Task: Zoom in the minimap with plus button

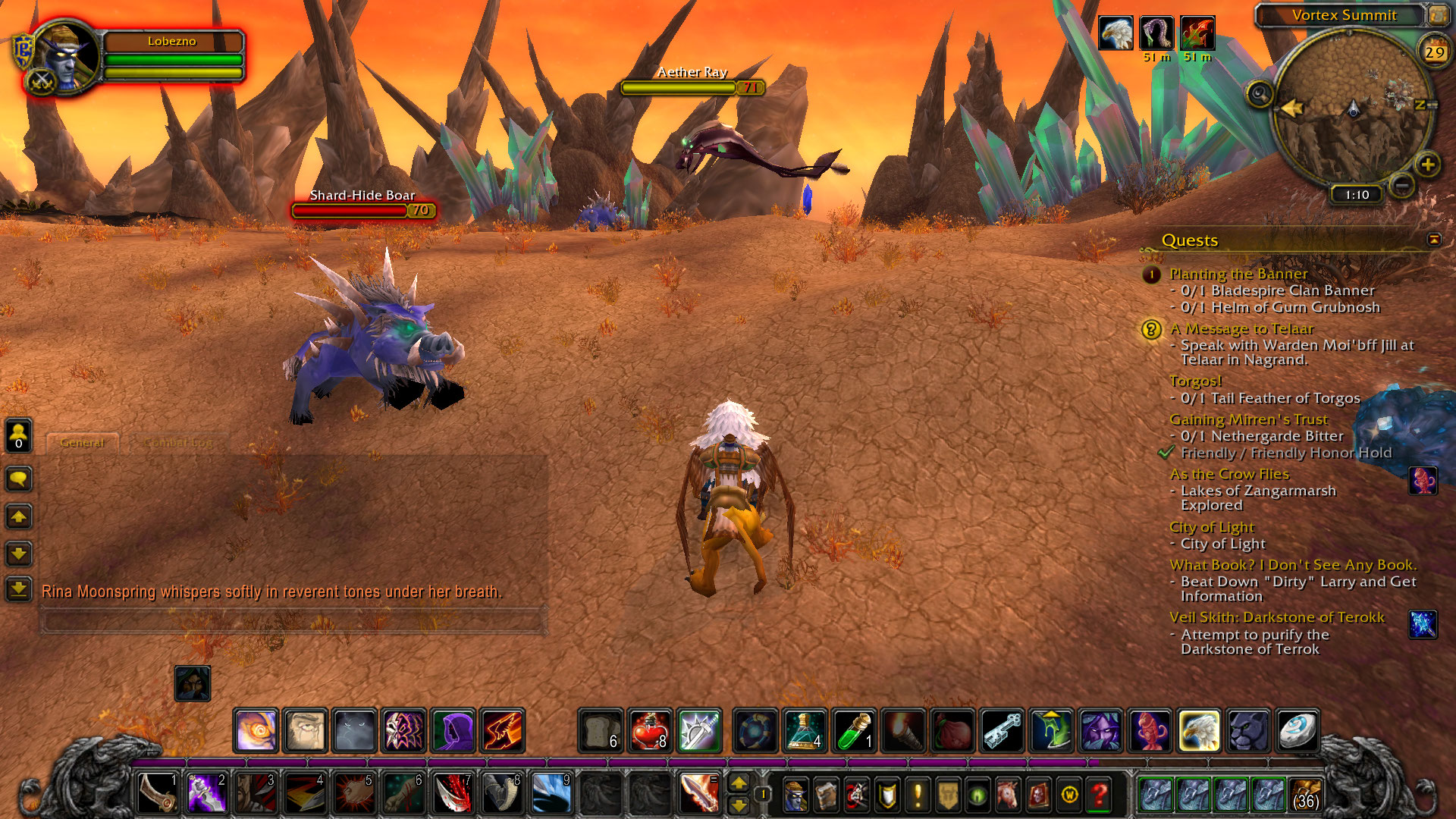Action: [1427, 165]
